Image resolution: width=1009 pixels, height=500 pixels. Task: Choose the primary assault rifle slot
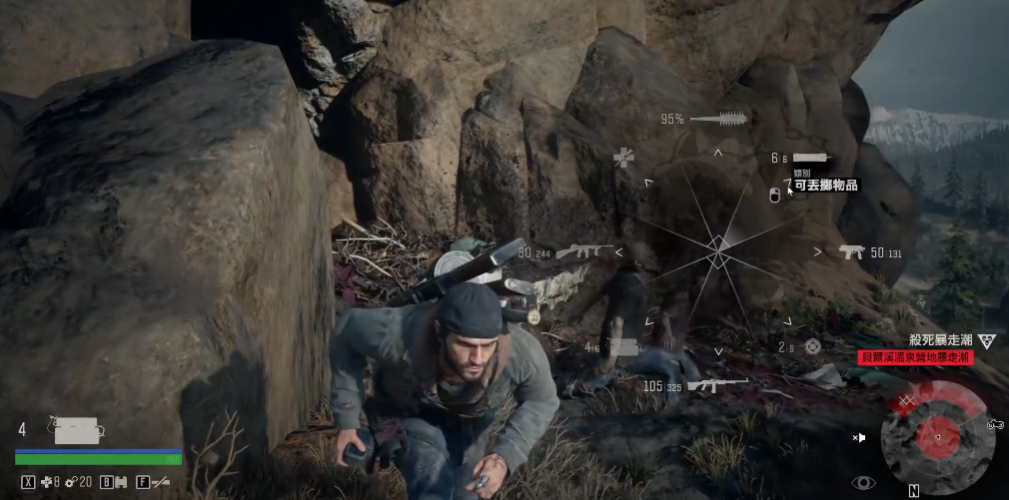click(x=585, y=252)
